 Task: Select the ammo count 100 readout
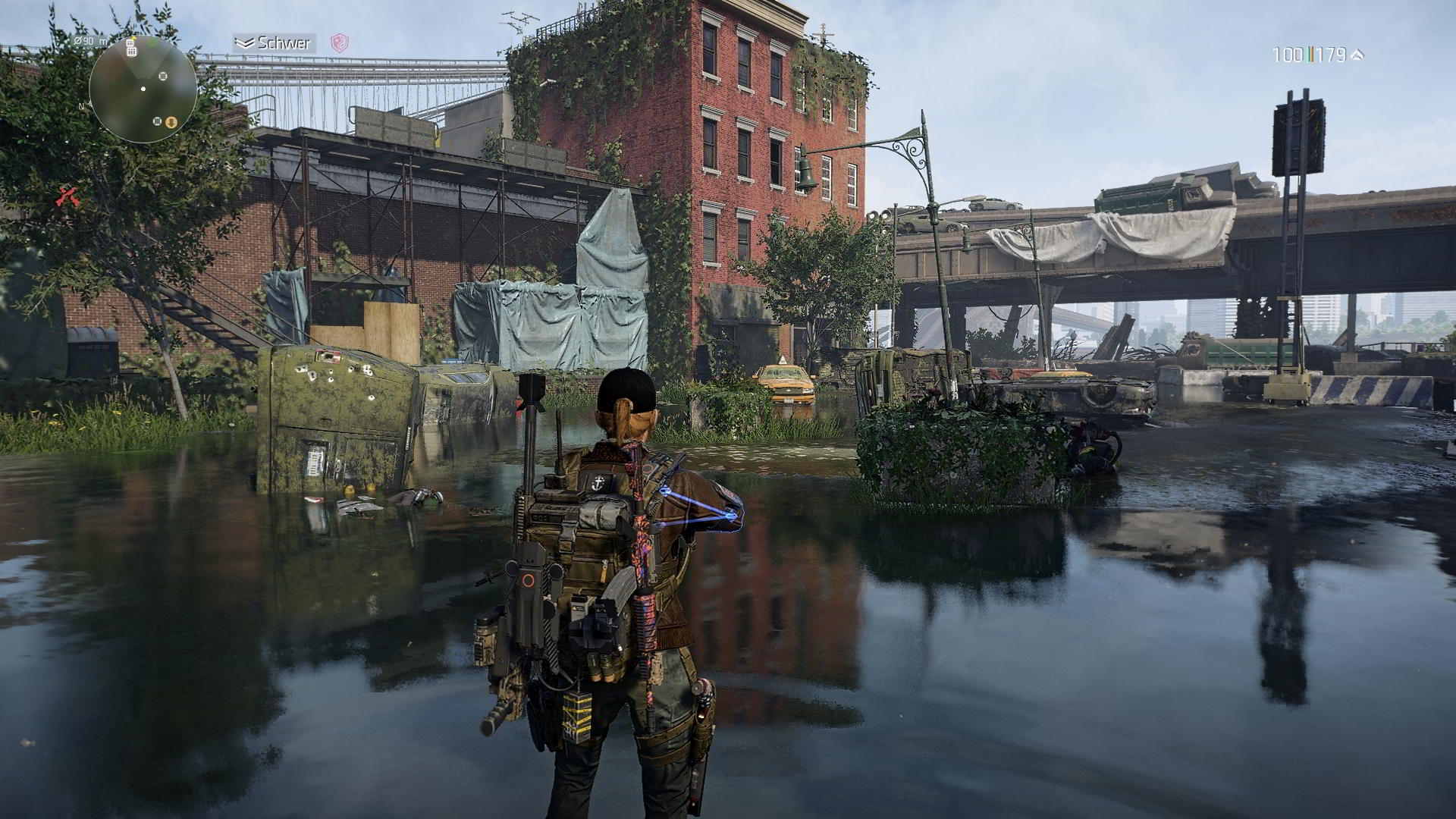[1289, 52]
